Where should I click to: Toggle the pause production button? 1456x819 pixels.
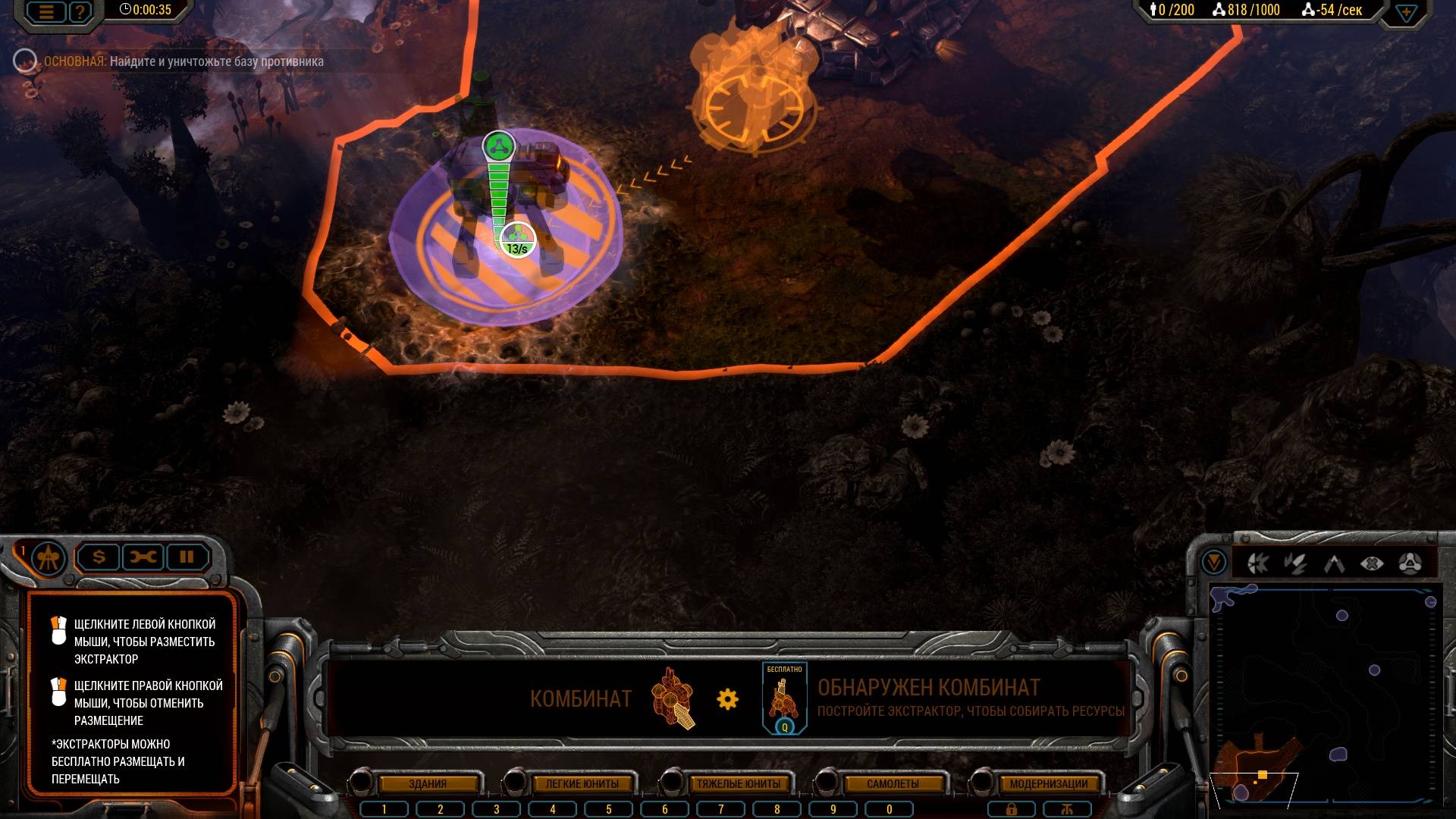[x=187, y=557]
